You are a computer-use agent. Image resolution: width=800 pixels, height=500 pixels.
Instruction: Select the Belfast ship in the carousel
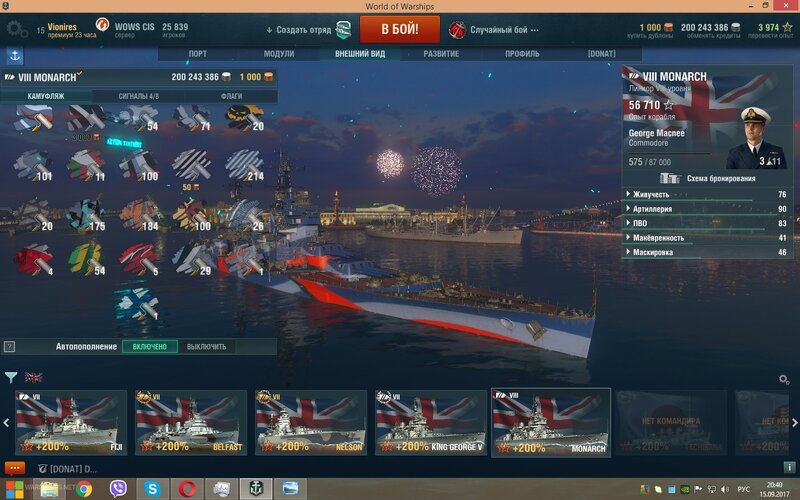pos(191,423)
